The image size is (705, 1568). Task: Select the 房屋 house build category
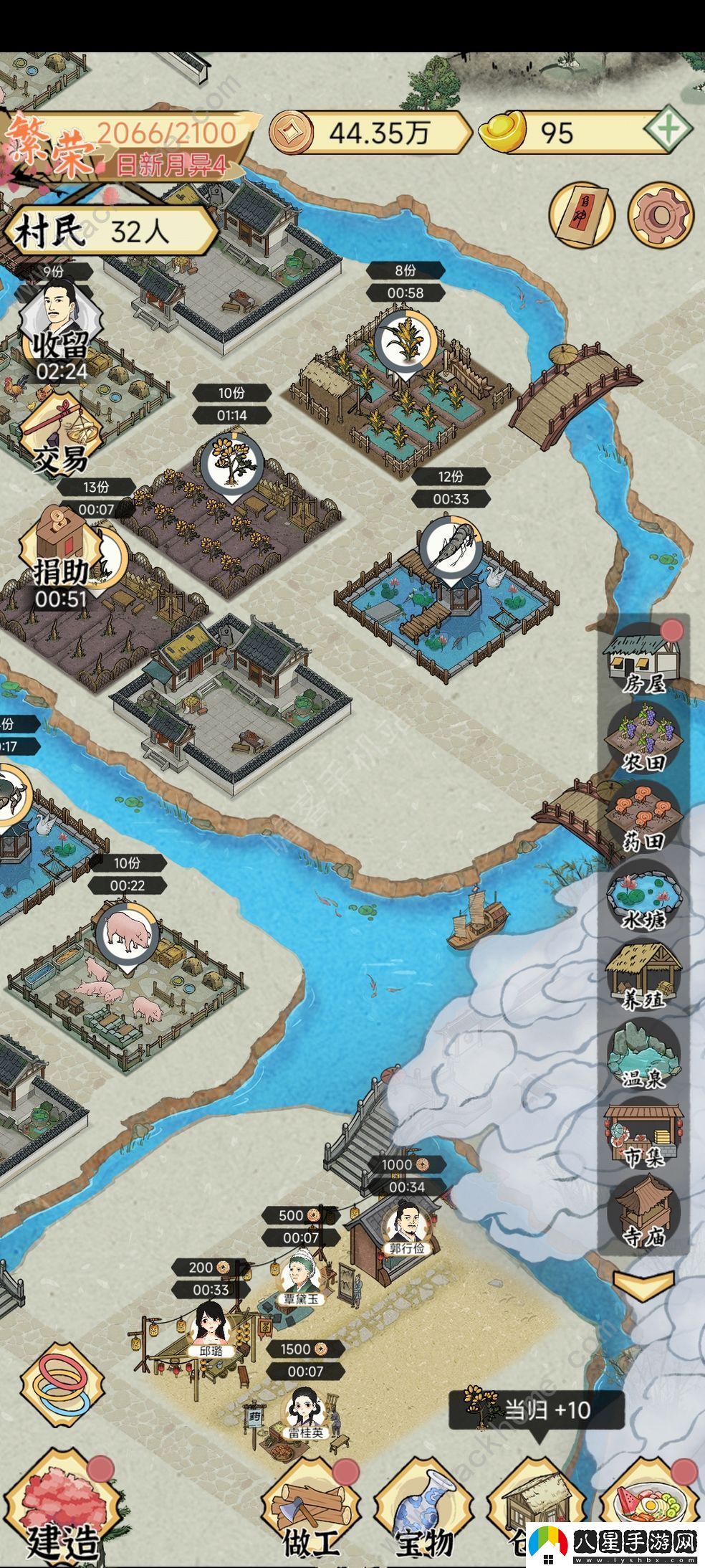click(643, 660)
